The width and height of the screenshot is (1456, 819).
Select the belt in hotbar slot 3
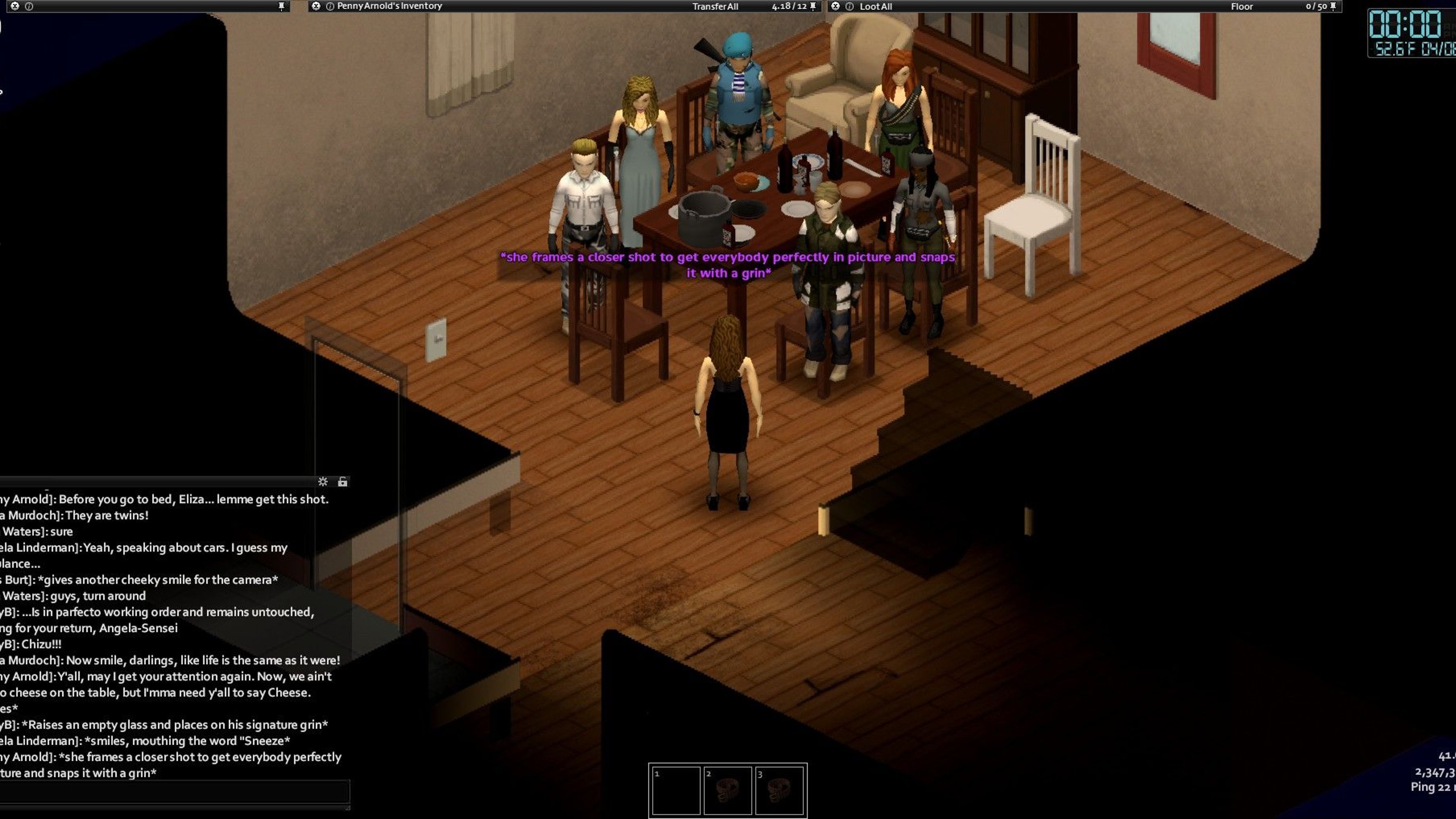780,790
